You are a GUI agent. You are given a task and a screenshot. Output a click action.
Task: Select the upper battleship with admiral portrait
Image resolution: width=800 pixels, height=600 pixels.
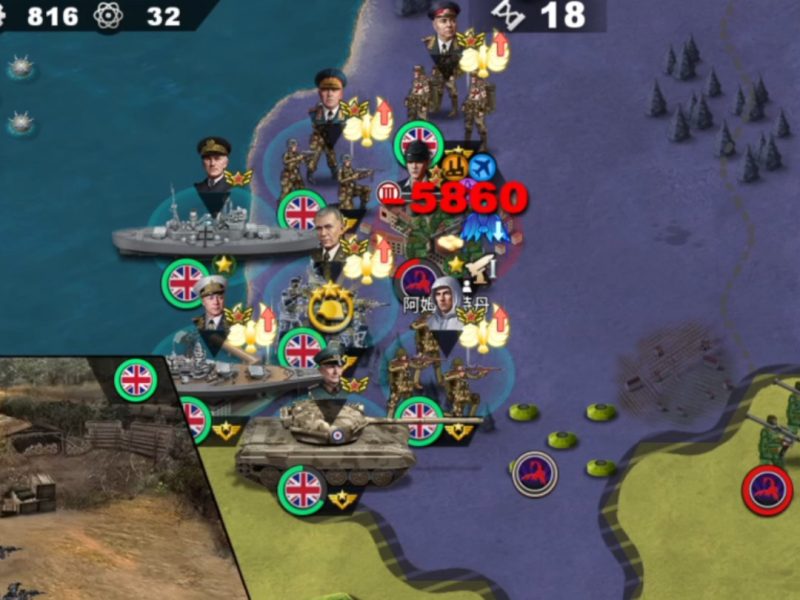tap(215, 226)
